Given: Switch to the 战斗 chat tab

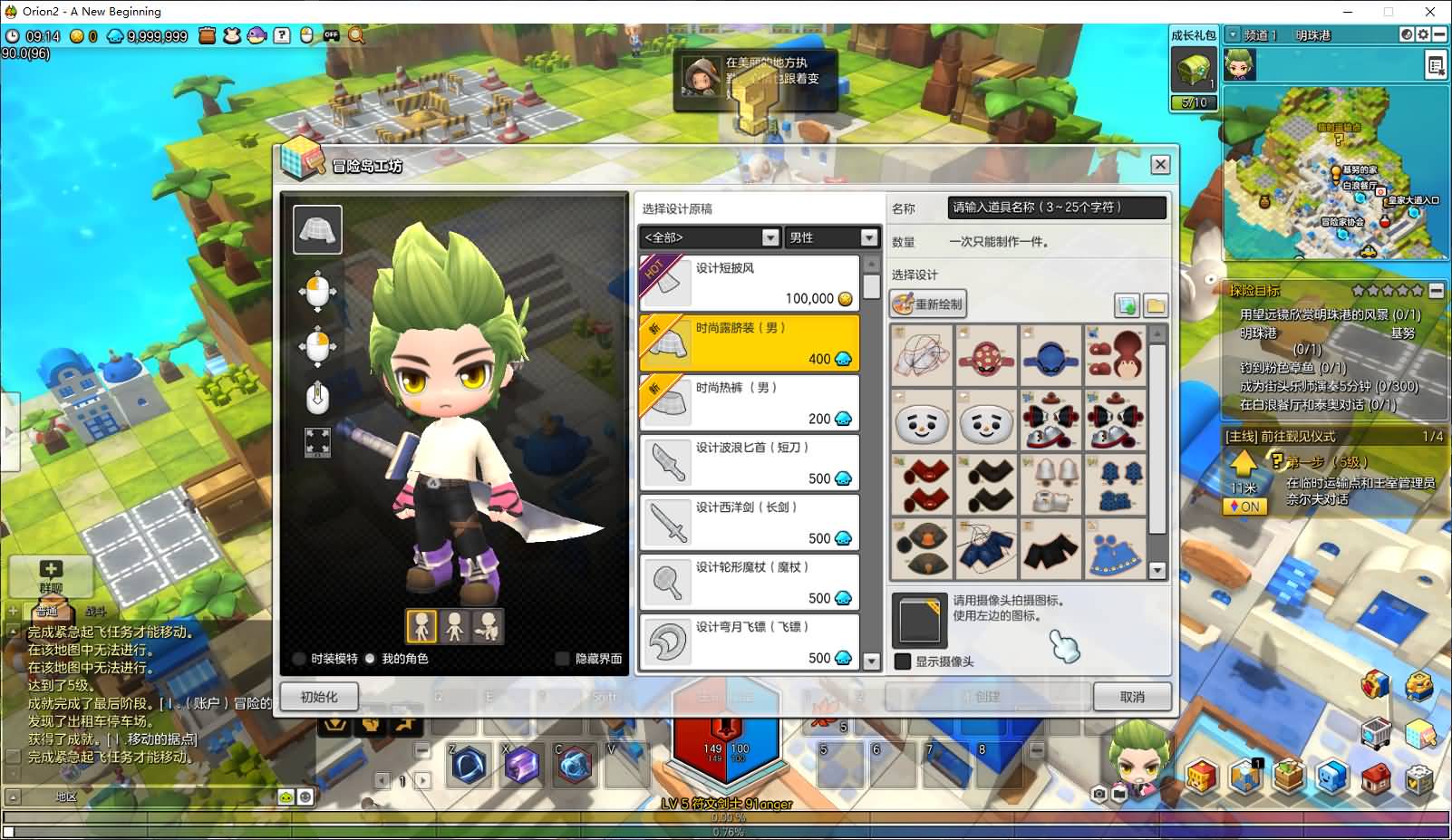Looking at the screenshot, I should pyautogui.click(x=98, y=612).
